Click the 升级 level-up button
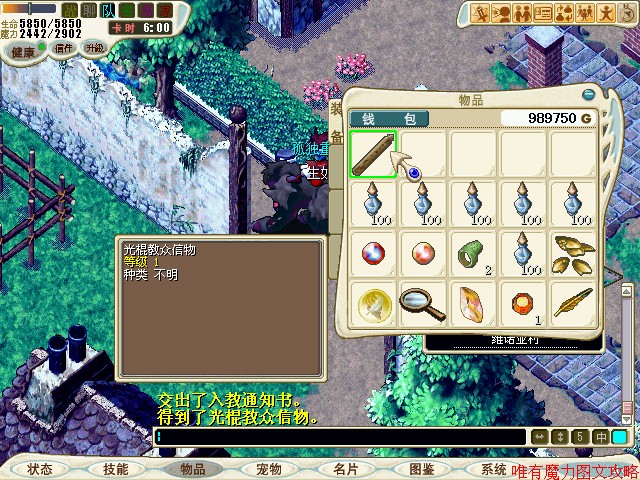The width and height of the screenshot is (640, 480). [x=95, y=47]
